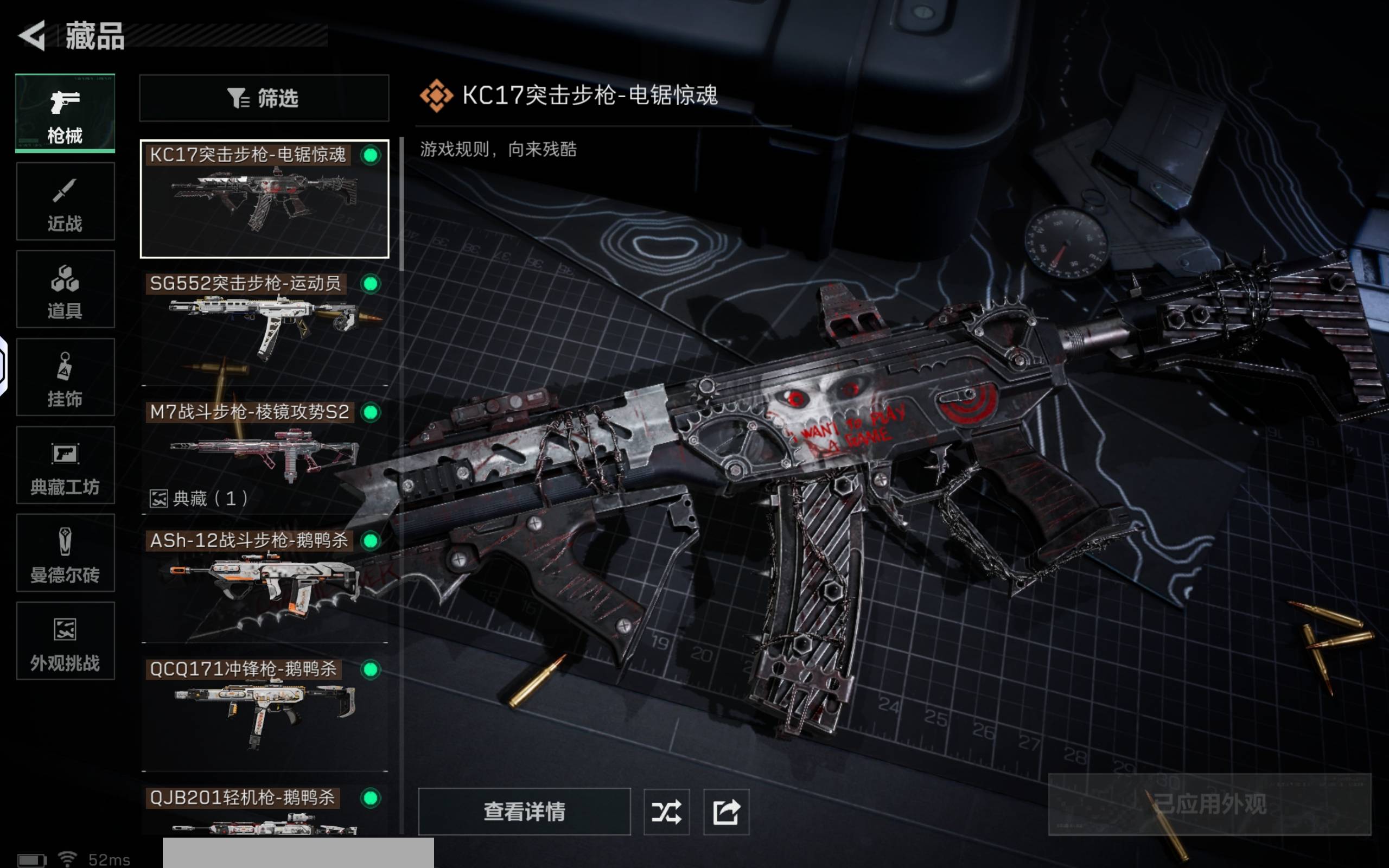This screenshot has height=868, width=1389.
Task: Switch to the 曼德尔砖 tab
Action: (x=65, y=553)
